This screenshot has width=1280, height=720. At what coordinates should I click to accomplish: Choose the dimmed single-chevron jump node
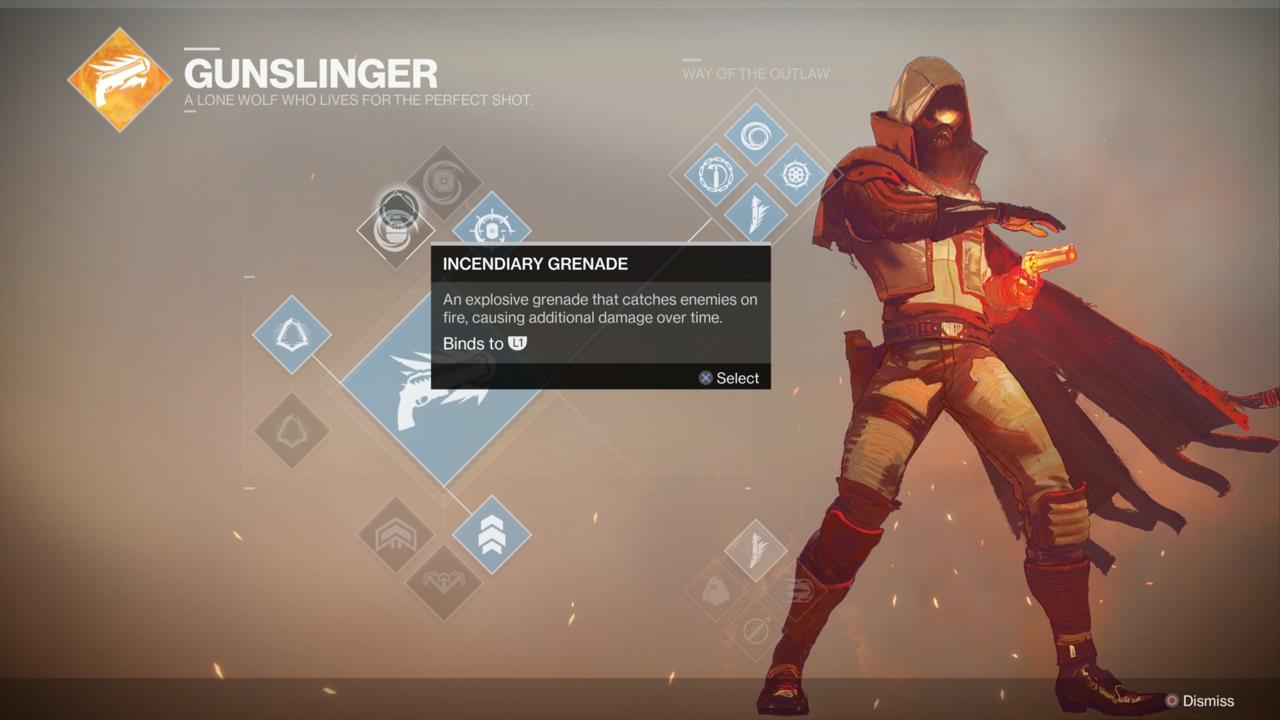pos(396,534)
